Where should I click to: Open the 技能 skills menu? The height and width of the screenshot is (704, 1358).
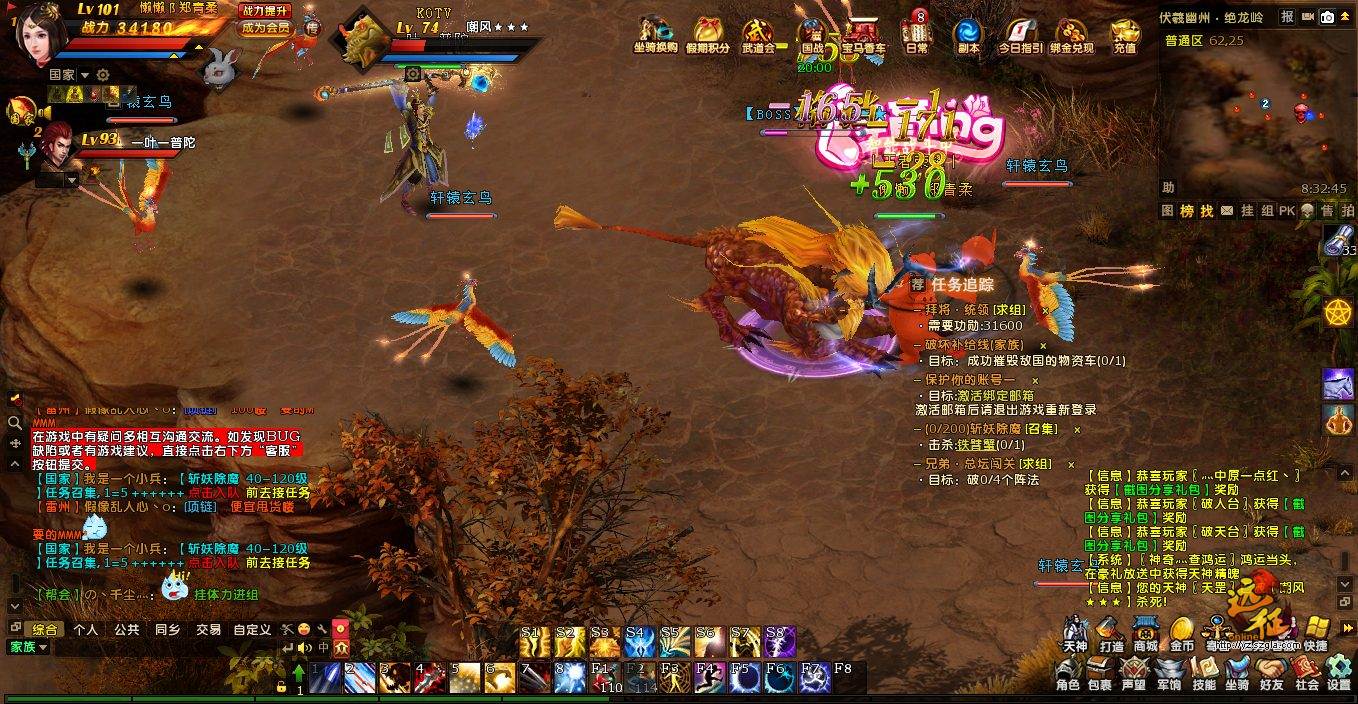pyautogui.click(x=1204, y=673)
